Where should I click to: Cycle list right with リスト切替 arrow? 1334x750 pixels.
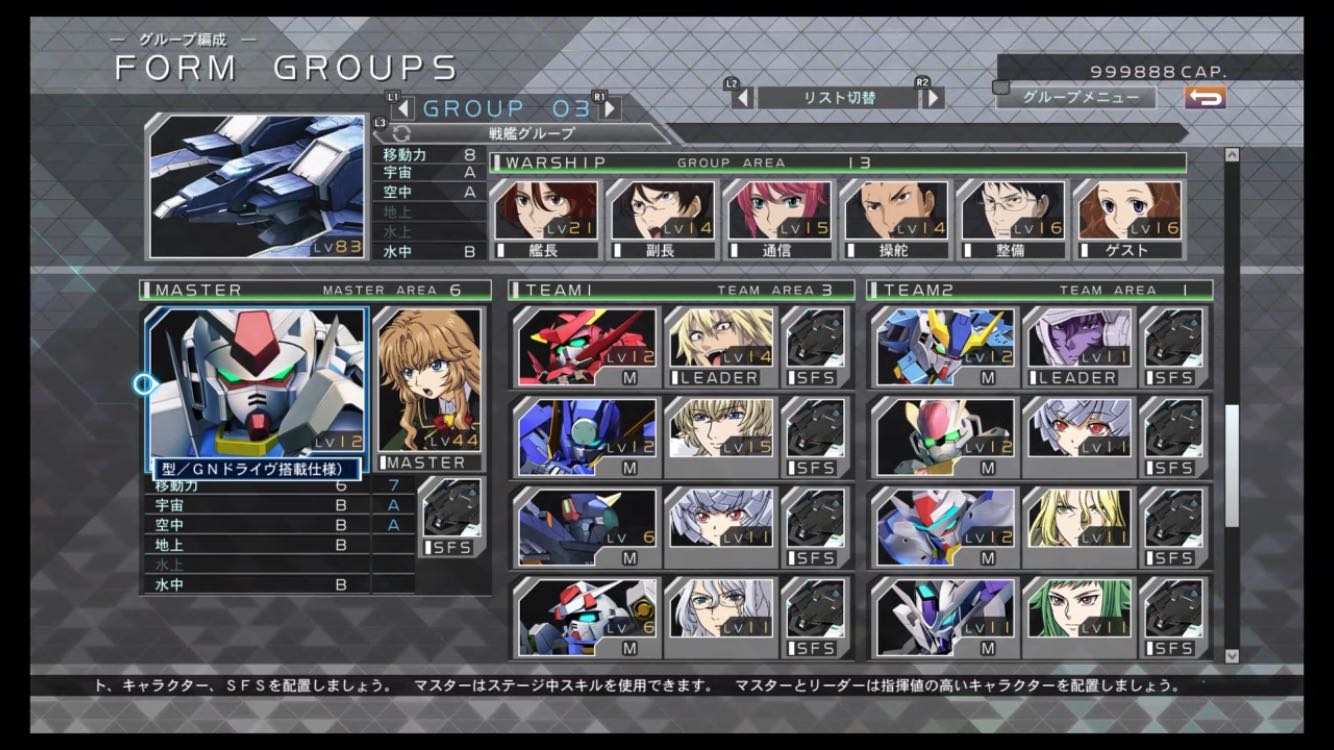click(932, 98)
